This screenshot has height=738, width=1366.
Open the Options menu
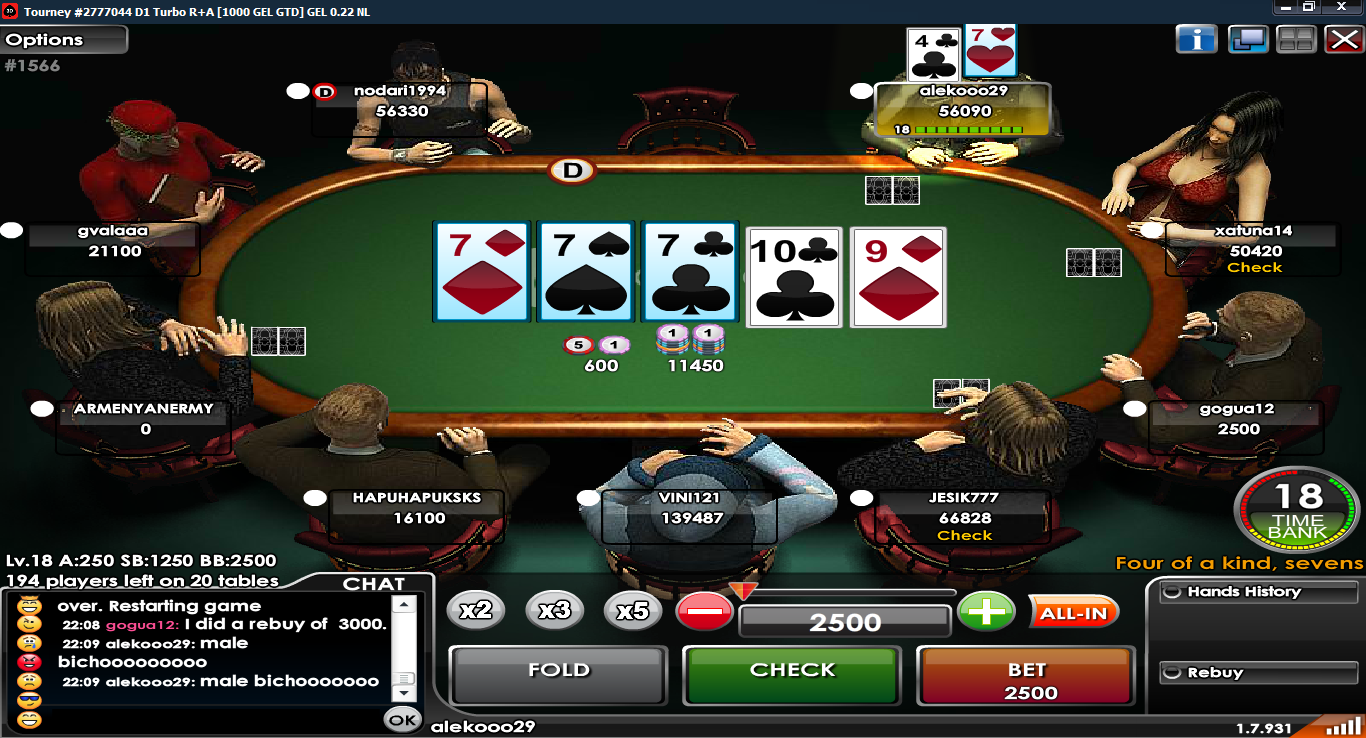pos(64,40)
